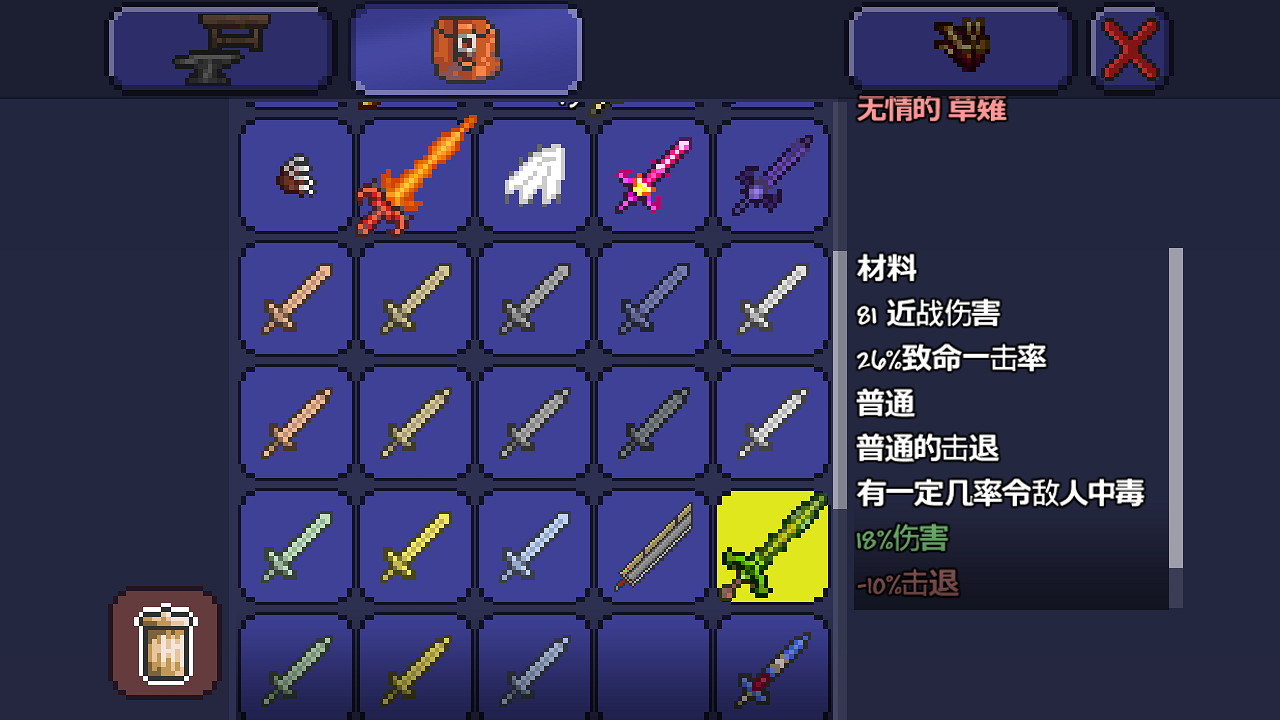Open the equipment tab with glove icon
1280x720 pixels.
pyautogui.click(x=959, y=47)
